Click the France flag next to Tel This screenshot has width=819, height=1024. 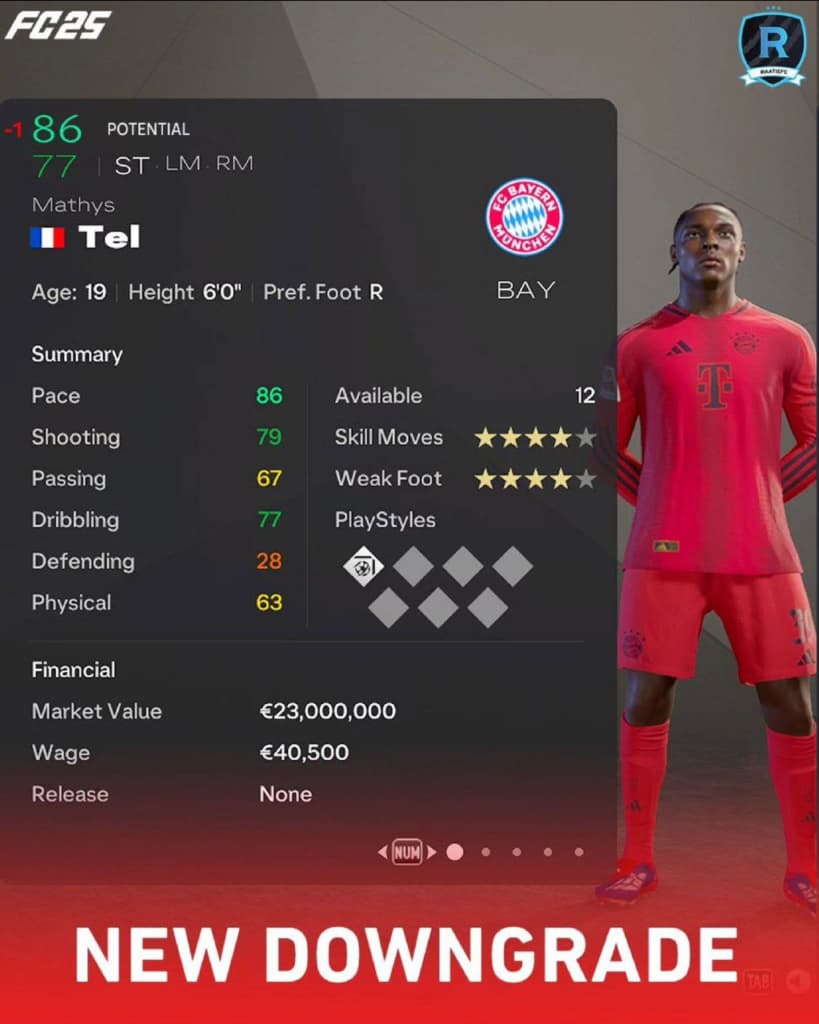(47, 238)
